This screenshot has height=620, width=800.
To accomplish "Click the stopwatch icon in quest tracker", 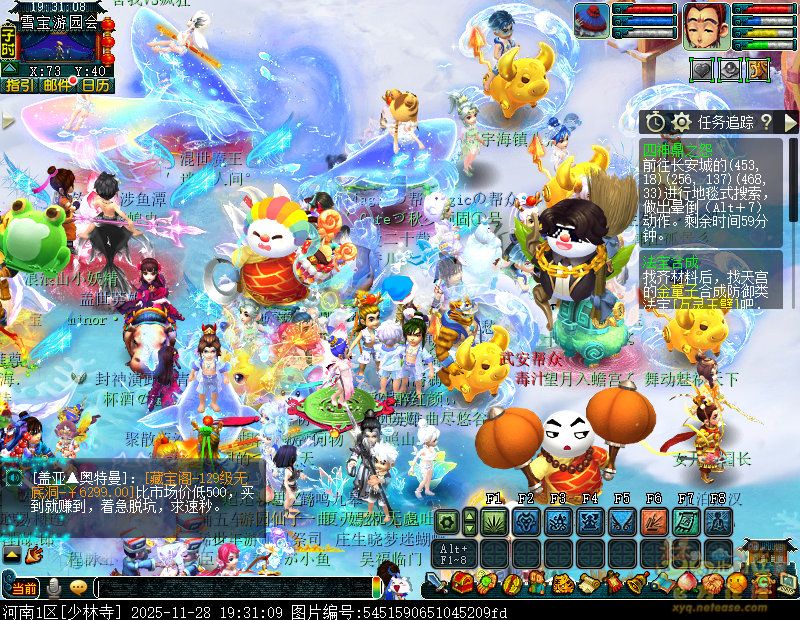I will pos(655,122).
